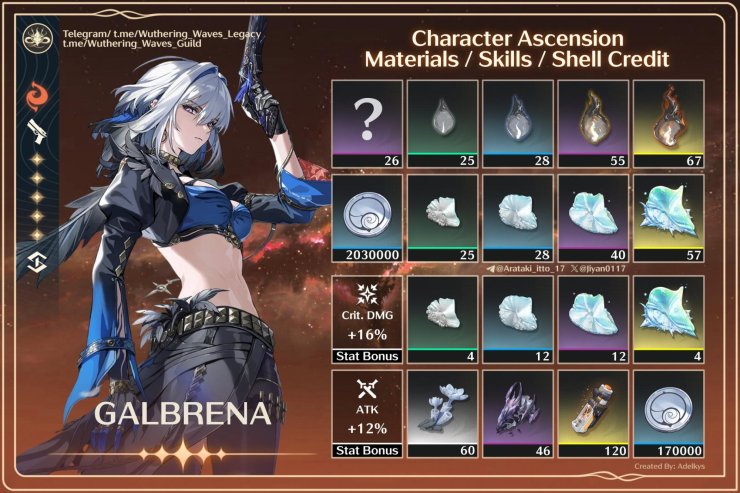
Task: Pick the gold flame material showing 67
Action: point(667,123)
